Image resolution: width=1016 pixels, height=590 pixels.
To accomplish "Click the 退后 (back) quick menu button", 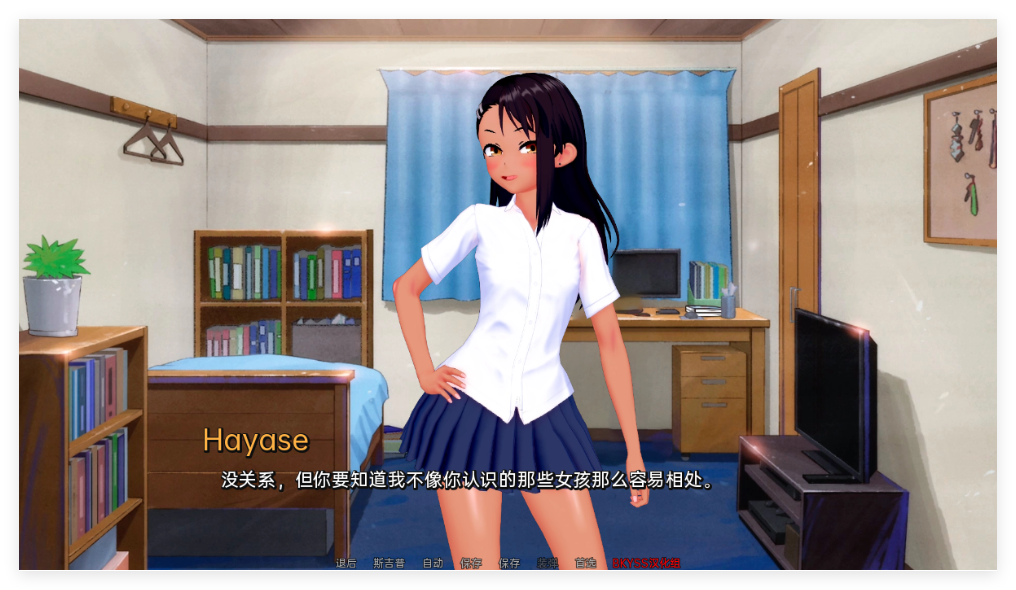I will [x=346, y=563].
